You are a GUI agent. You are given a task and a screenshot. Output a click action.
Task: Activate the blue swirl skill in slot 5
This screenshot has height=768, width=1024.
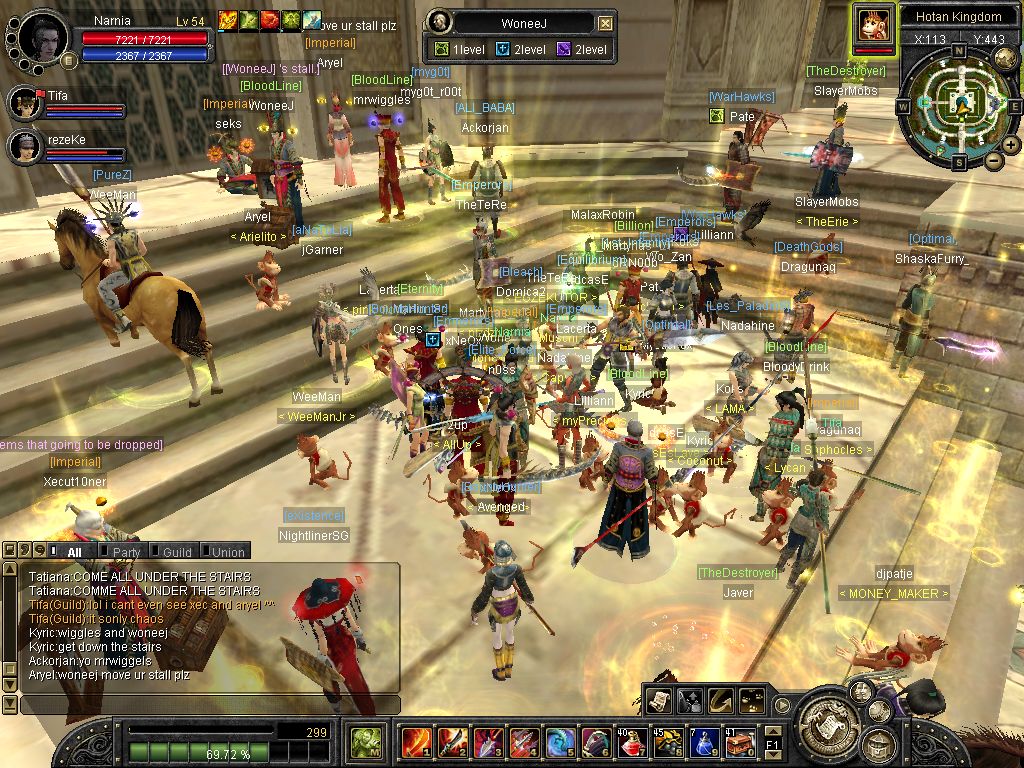(x=559, y=742)
